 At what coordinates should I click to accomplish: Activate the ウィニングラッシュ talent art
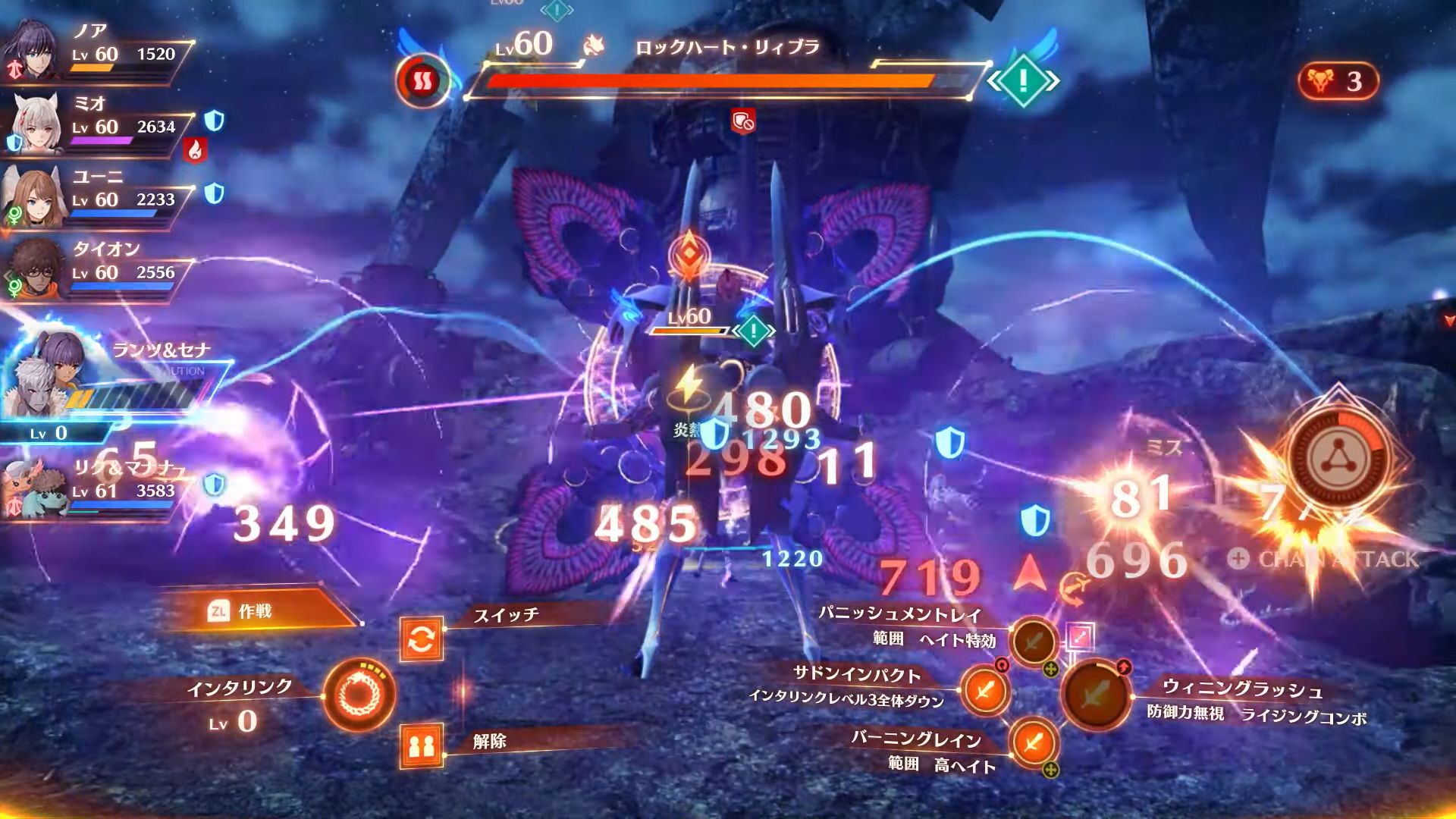point(1096,694)
